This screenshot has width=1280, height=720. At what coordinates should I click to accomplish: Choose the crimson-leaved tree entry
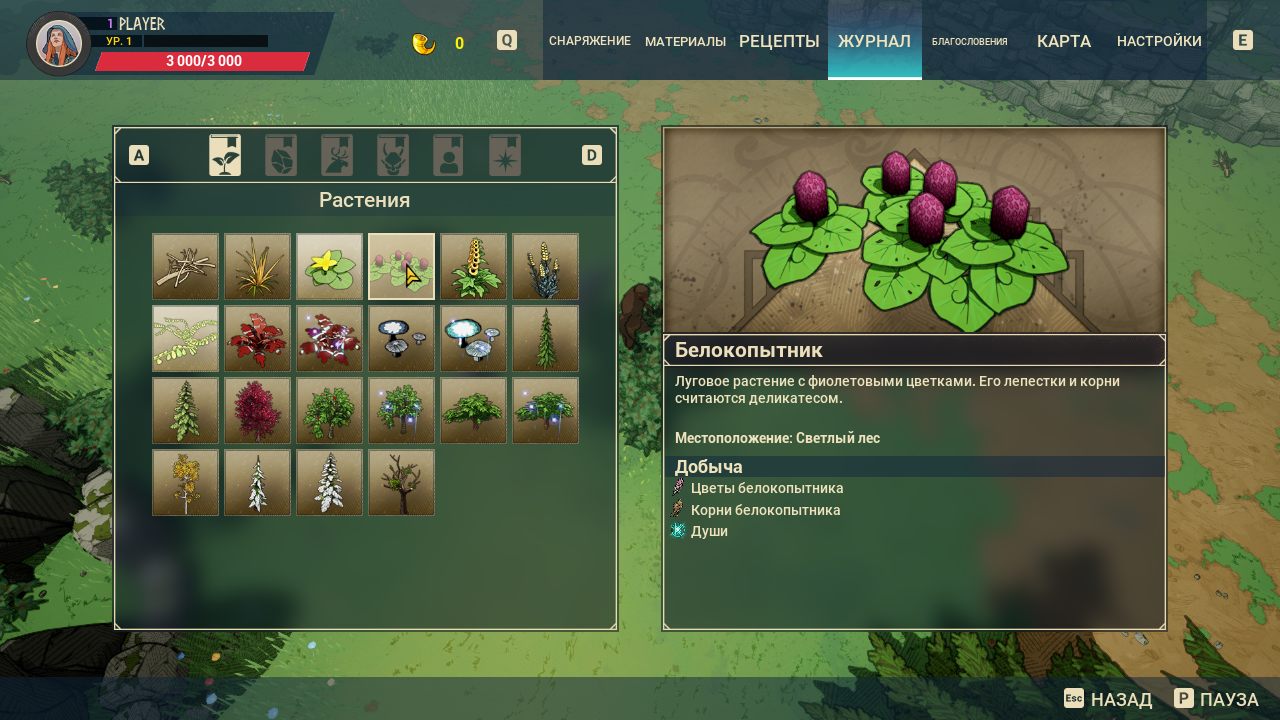258,411
